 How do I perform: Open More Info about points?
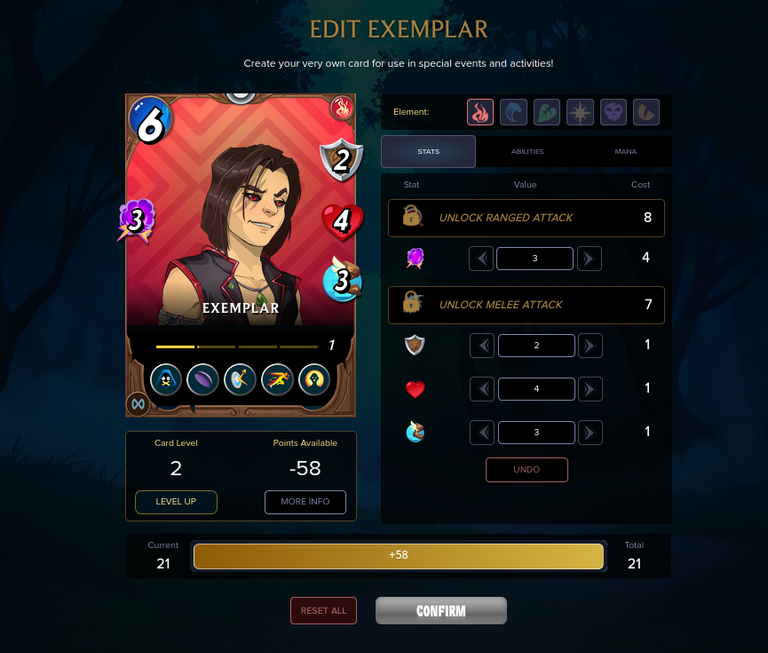(x=305, y=502)
